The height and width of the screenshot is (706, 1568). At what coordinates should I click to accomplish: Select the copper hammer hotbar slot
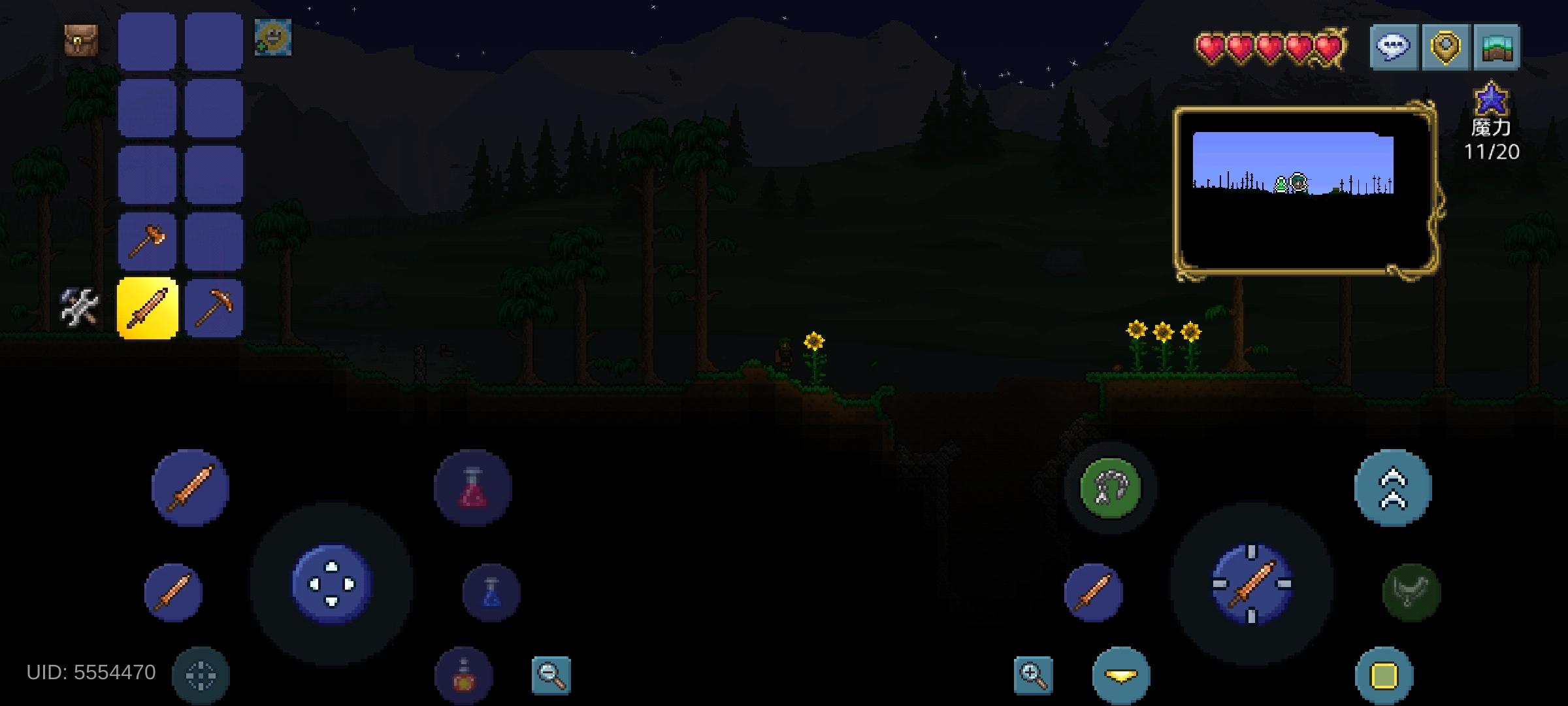[147, 240]
